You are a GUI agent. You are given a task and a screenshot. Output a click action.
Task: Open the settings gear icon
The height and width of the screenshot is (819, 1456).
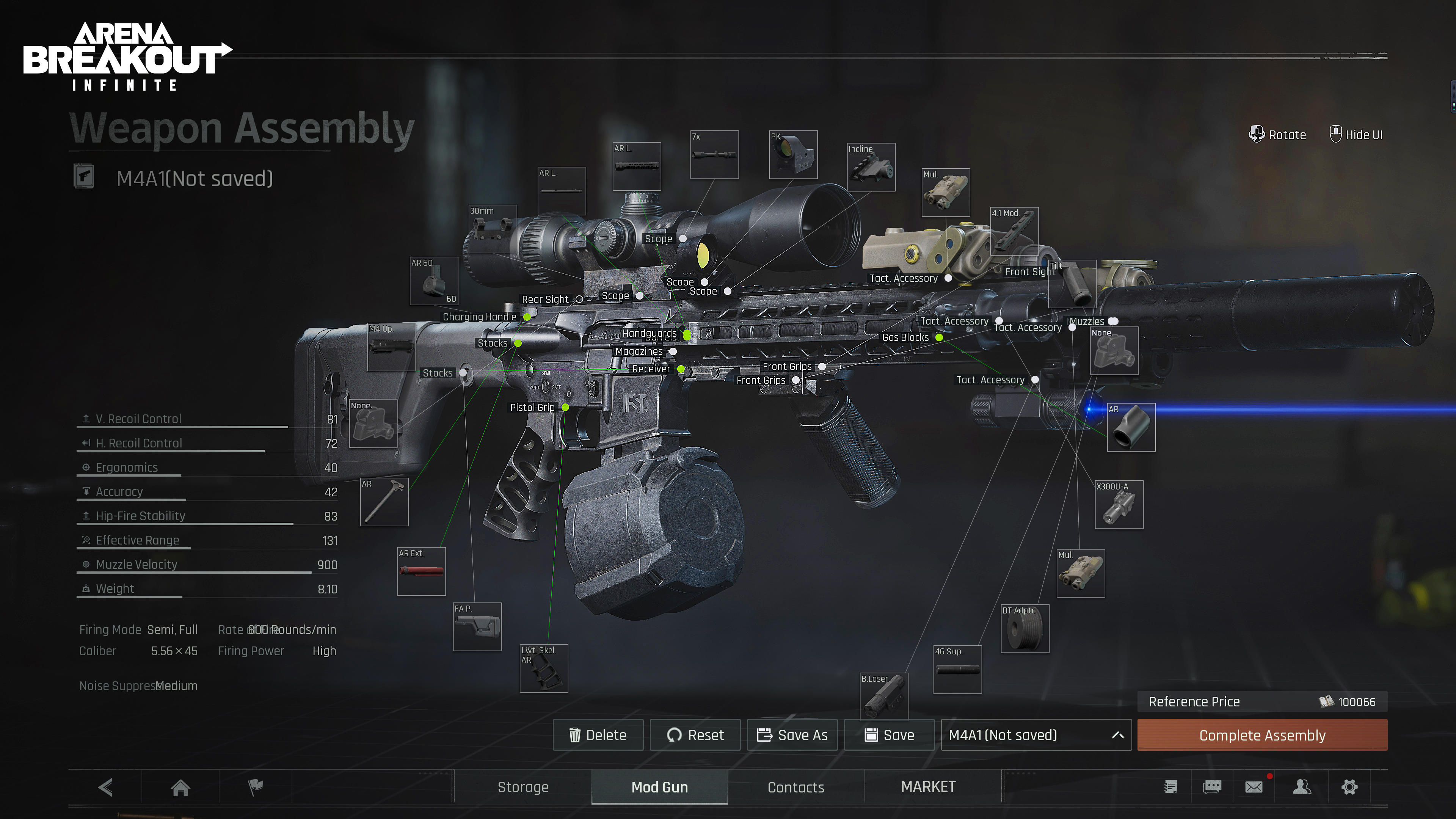(1349, 787)
